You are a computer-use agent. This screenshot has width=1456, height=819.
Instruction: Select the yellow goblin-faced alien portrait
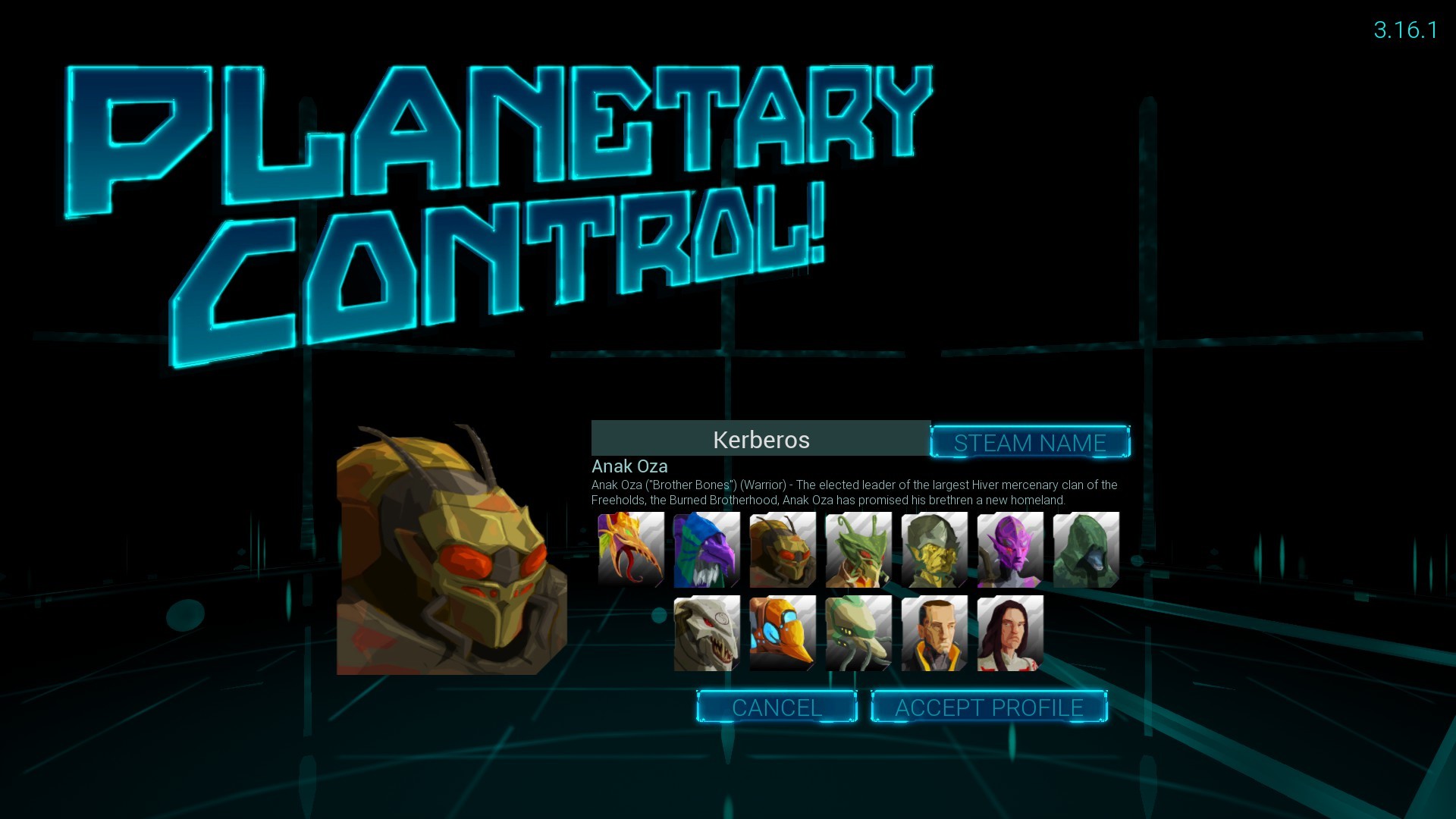tap(934, 550)
